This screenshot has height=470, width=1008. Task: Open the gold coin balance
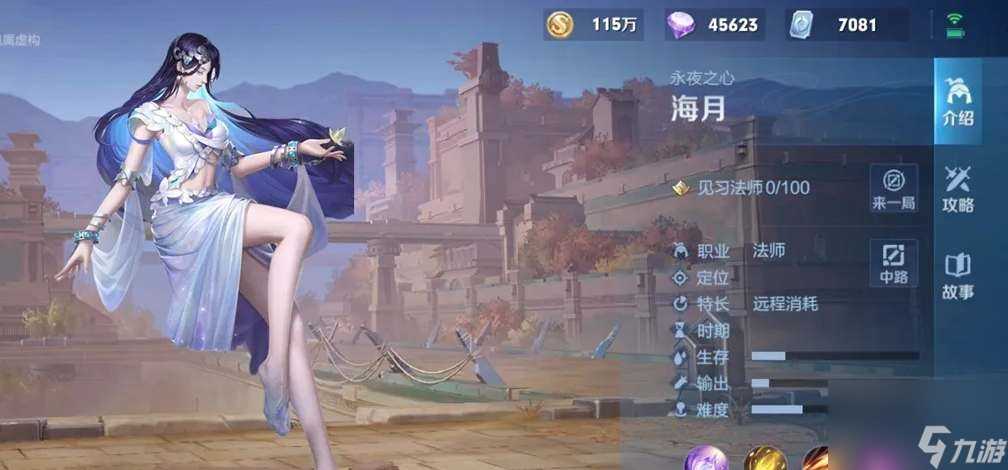pos(594,25)
